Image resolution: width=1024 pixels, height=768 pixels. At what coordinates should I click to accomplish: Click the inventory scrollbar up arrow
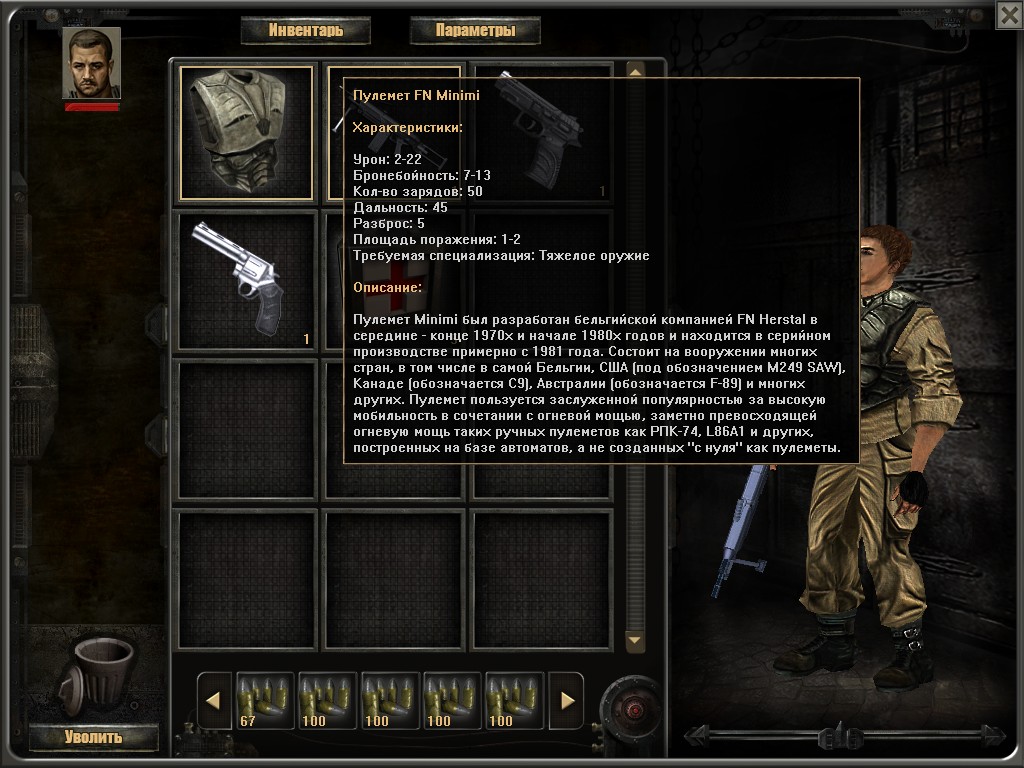point(634,71)
